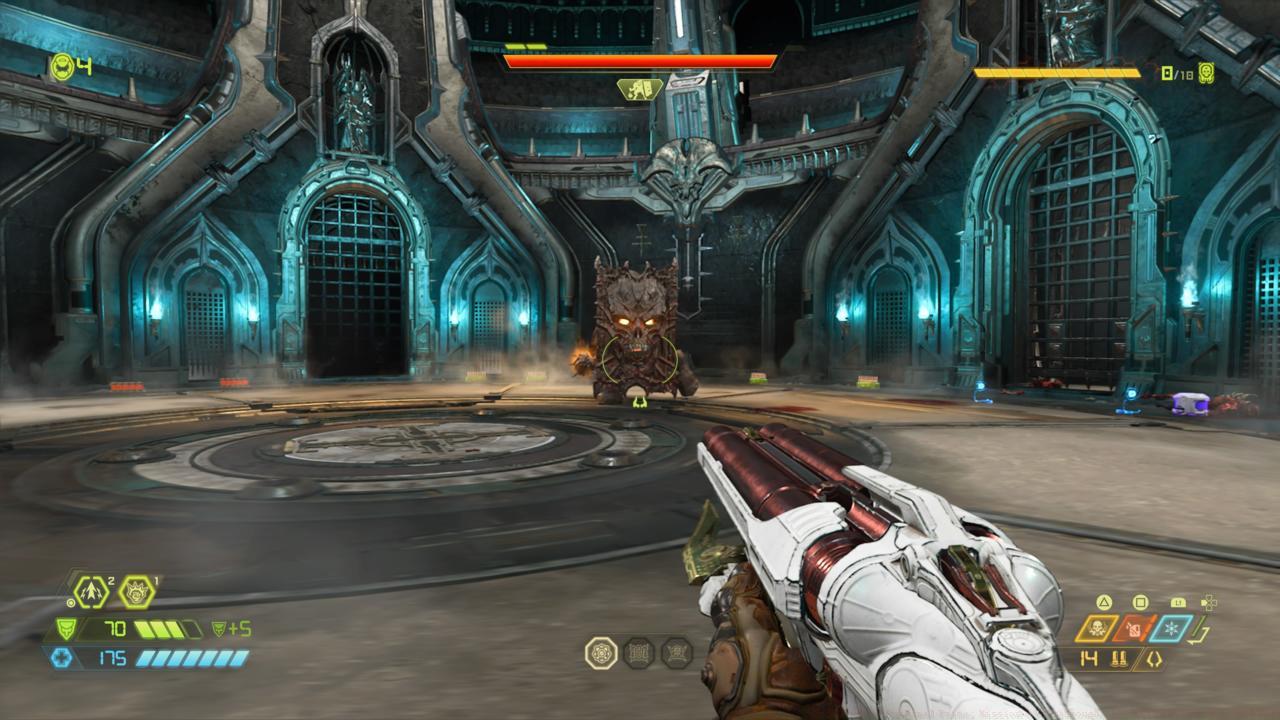Activate the orange chainsaw fuel icon

[1134, 628]
